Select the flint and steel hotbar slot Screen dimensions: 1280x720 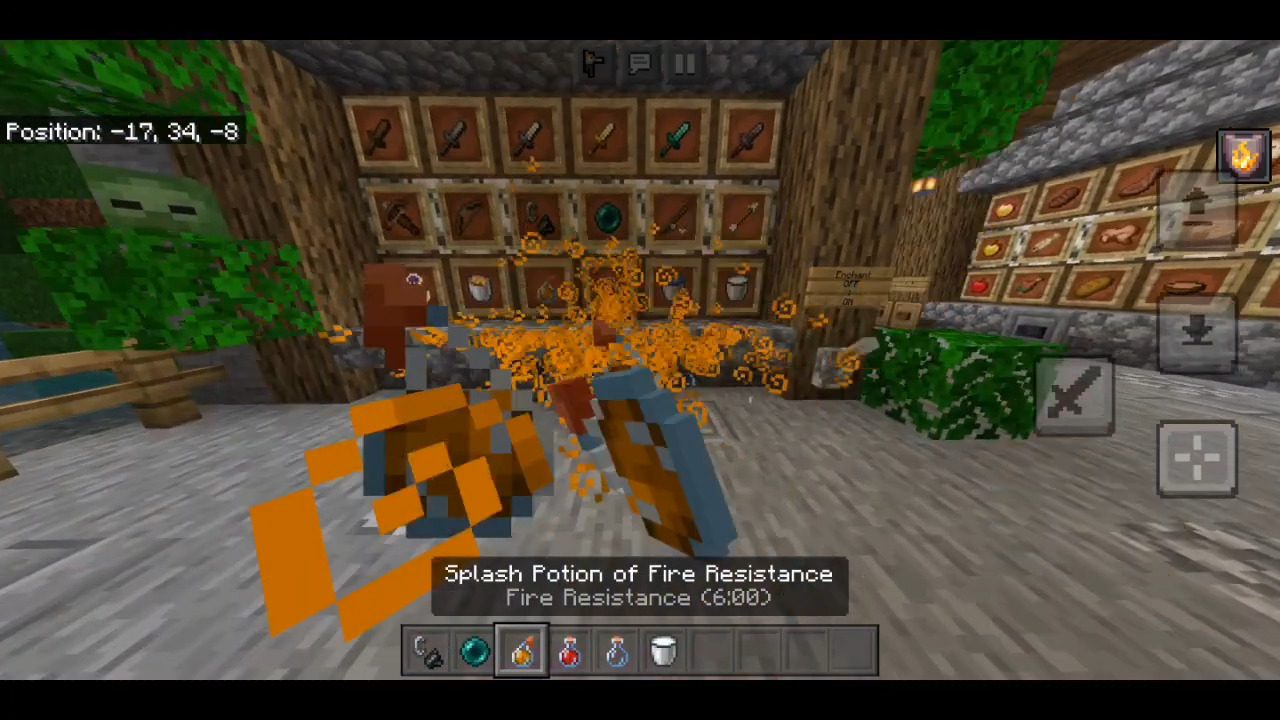(427, 652)
